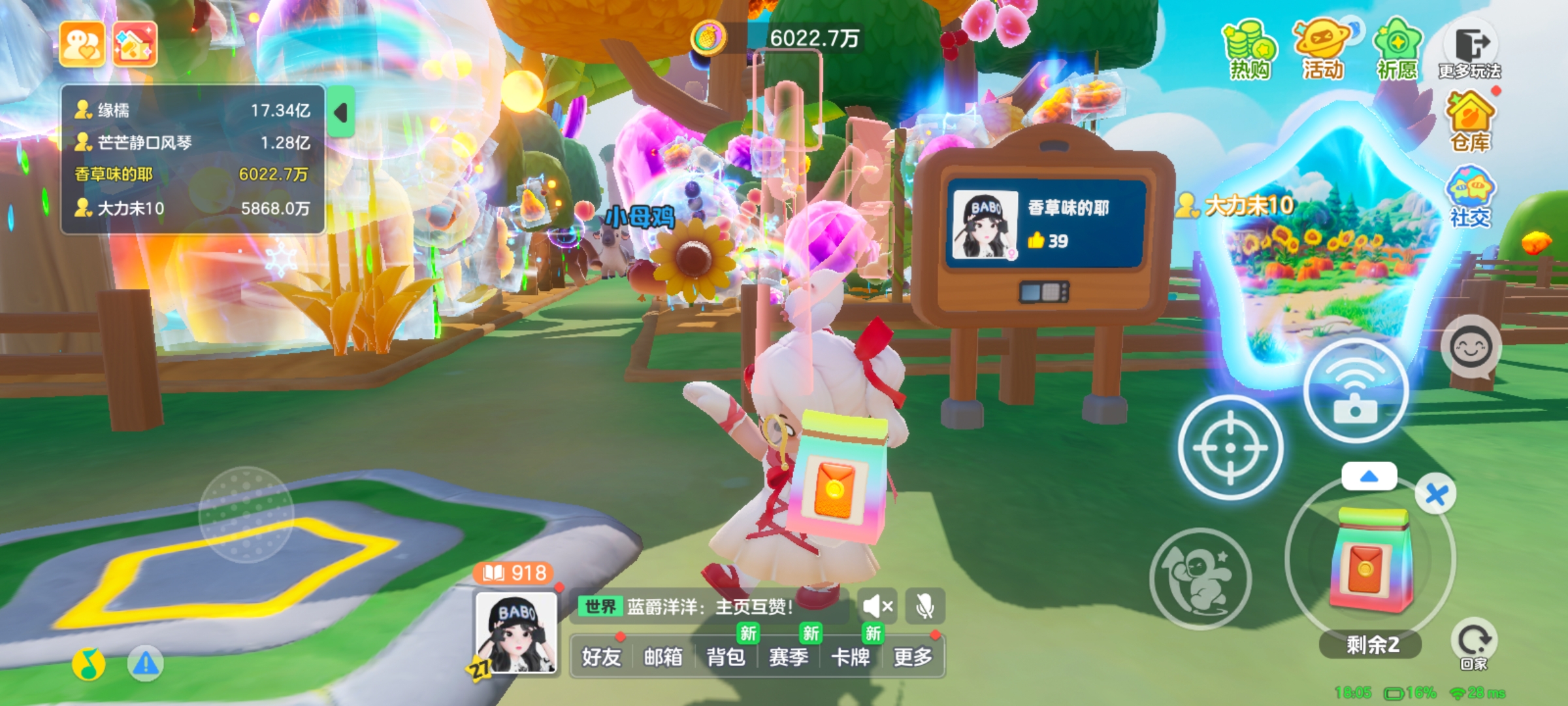Viewport: 1568px width, 706px height.
Task: Tap the 更多玩法 more modes button
Action: [x=1470, y=52]
